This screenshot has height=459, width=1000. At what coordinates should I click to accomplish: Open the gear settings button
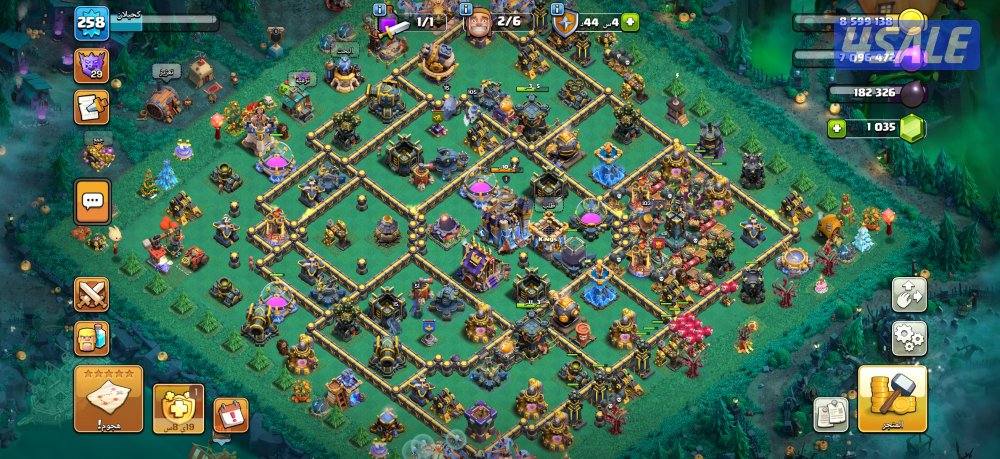point(909,338)
